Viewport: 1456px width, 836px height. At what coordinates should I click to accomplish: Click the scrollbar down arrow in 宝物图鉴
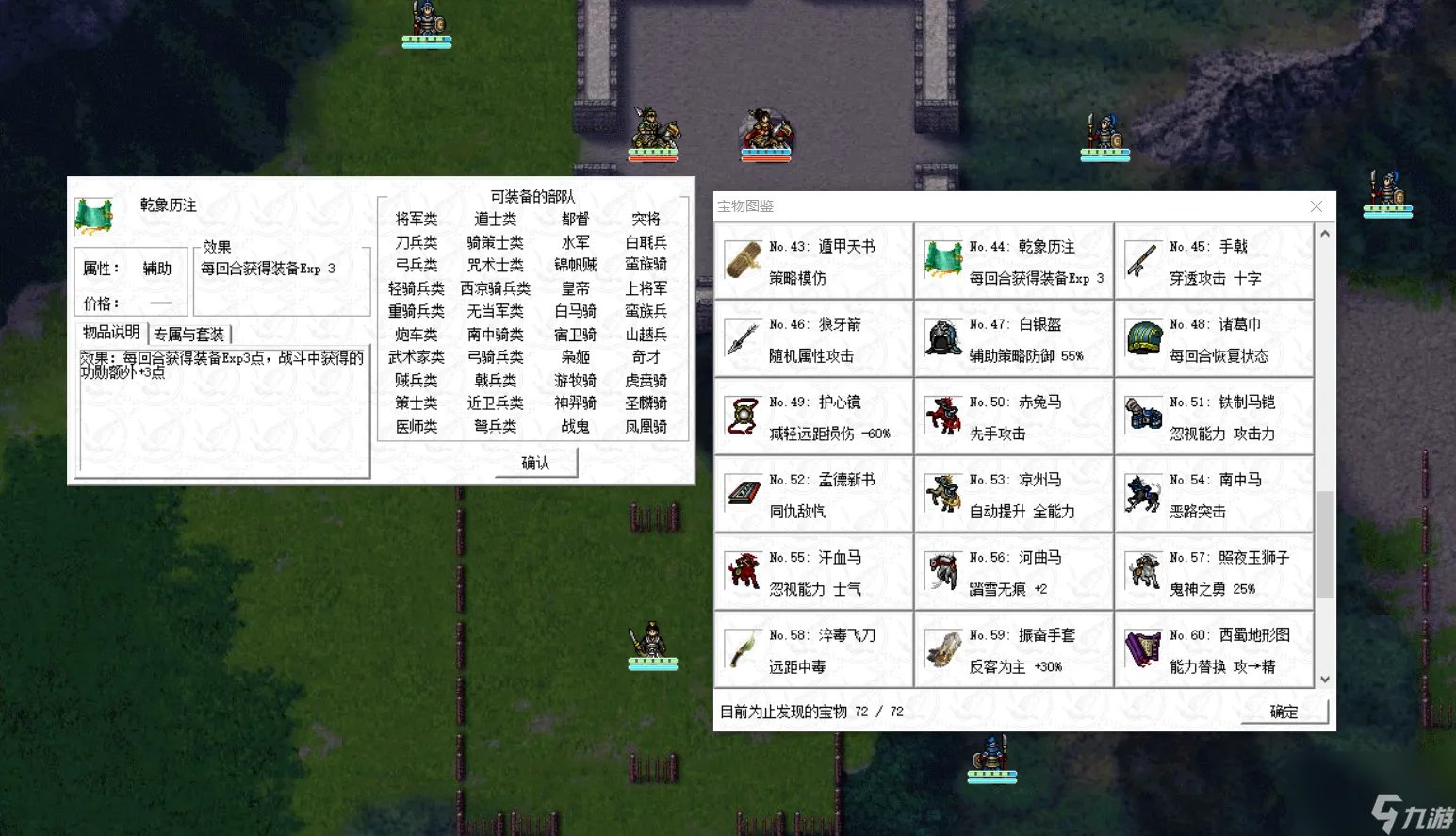click(1326, 680)
